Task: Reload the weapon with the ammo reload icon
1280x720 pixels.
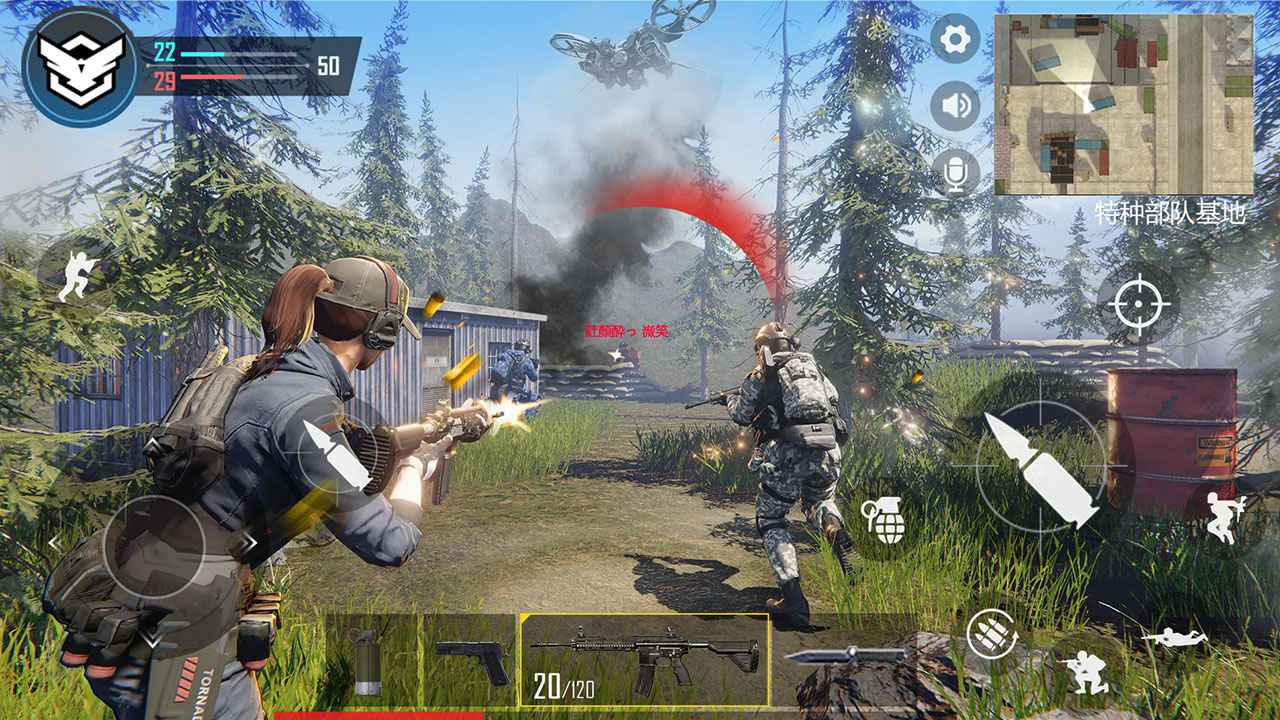Action: 991,634
